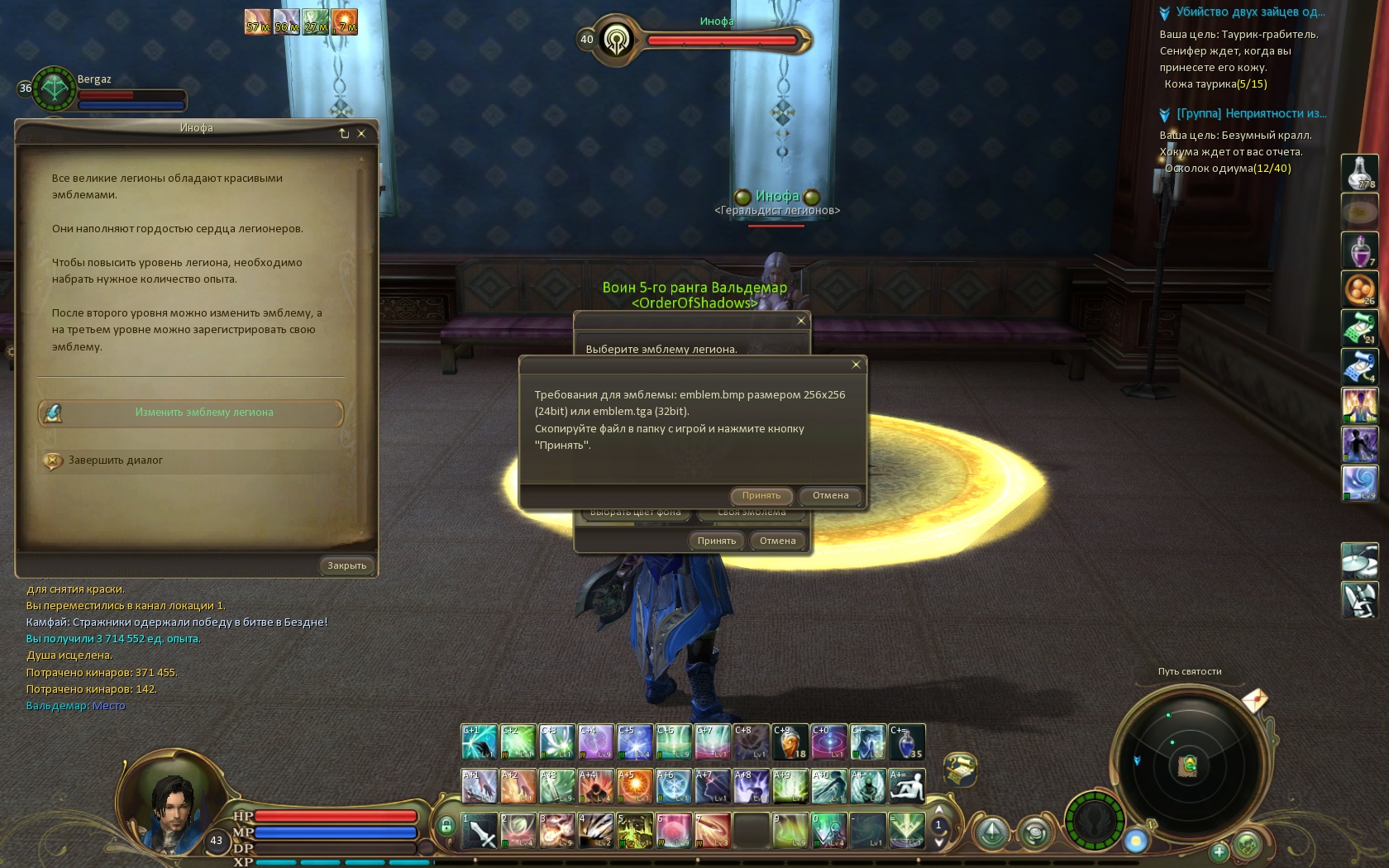This screenshot has width=1389, height=868.
Task: Close the emblem requirements popup with X
Action: [856, 365]
